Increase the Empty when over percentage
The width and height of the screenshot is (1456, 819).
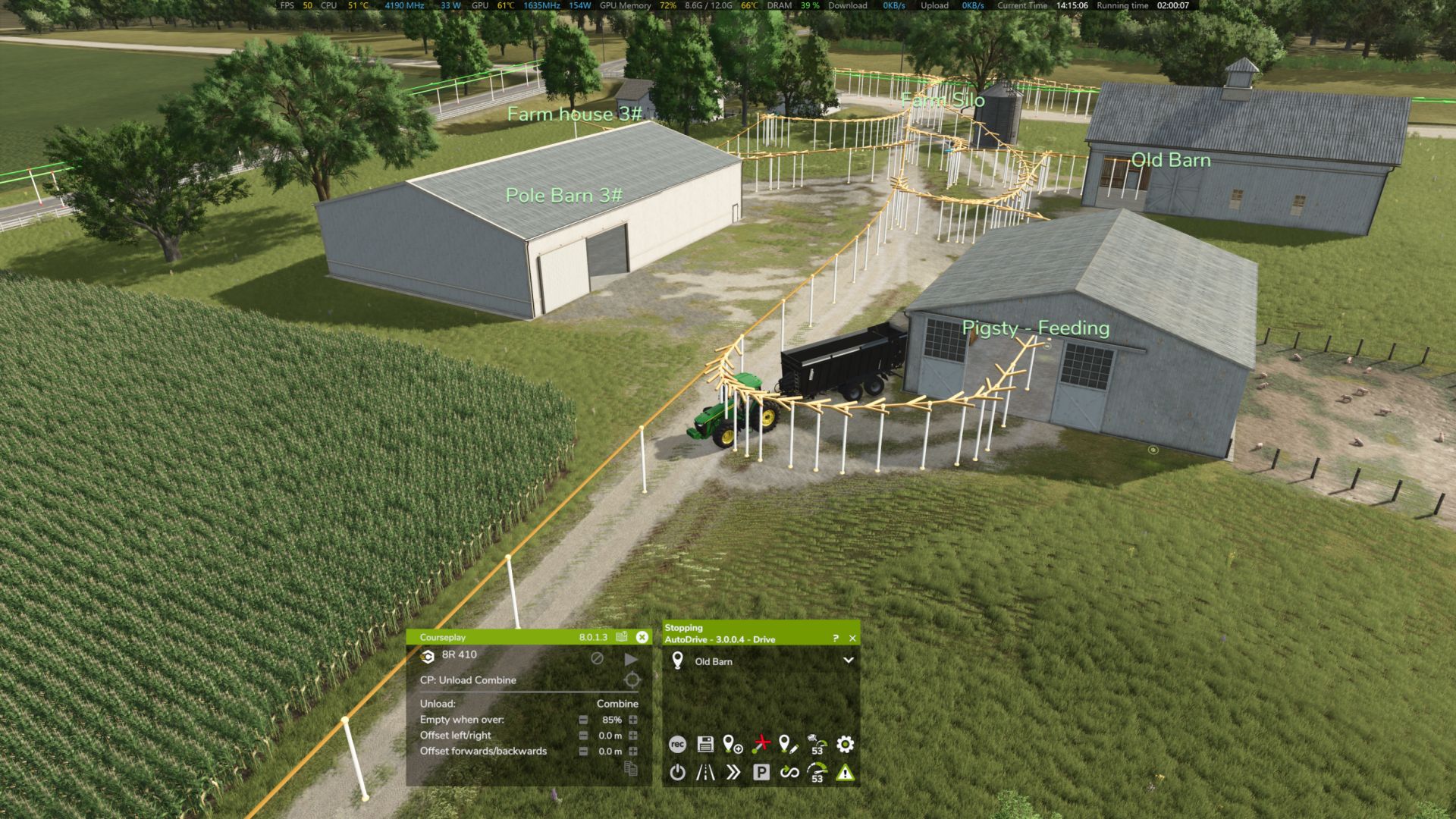click(x=633, y=720)
